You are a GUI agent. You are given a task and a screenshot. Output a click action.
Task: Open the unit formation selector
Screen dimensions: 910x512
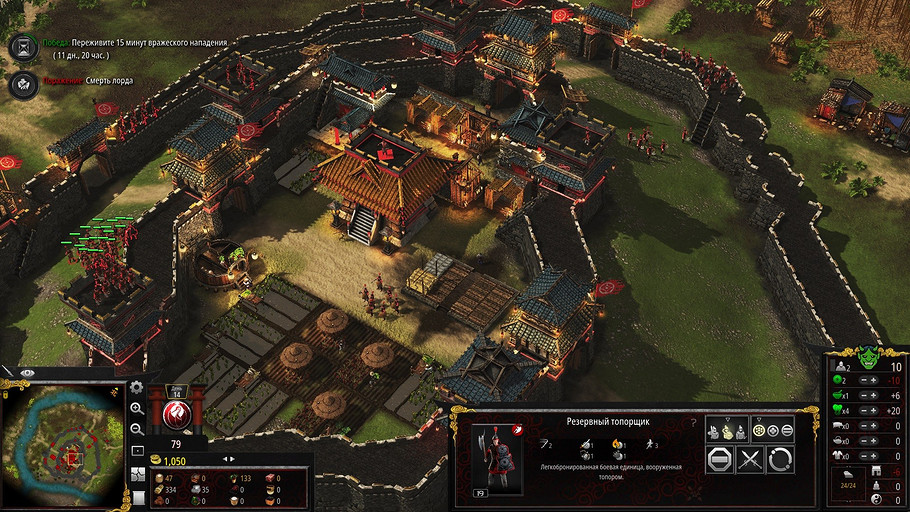tap(777, 430)
